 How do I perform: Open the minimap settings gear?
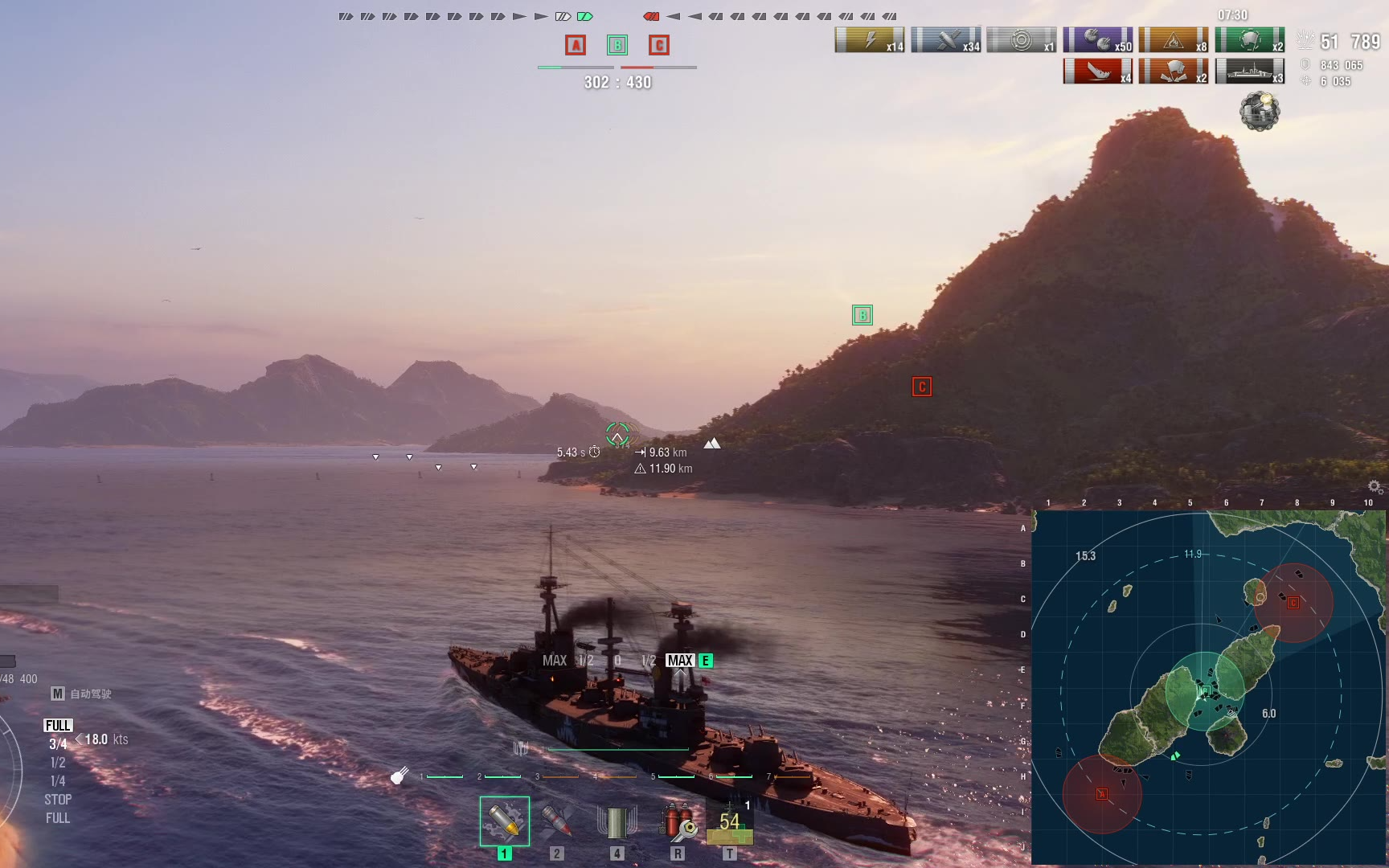pos(1375,486)
